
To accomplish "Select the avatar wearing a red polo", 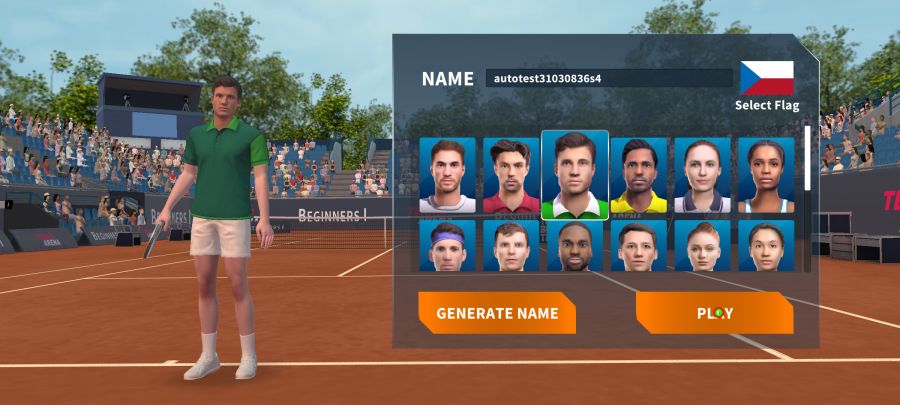I will [x=511, y=176].
